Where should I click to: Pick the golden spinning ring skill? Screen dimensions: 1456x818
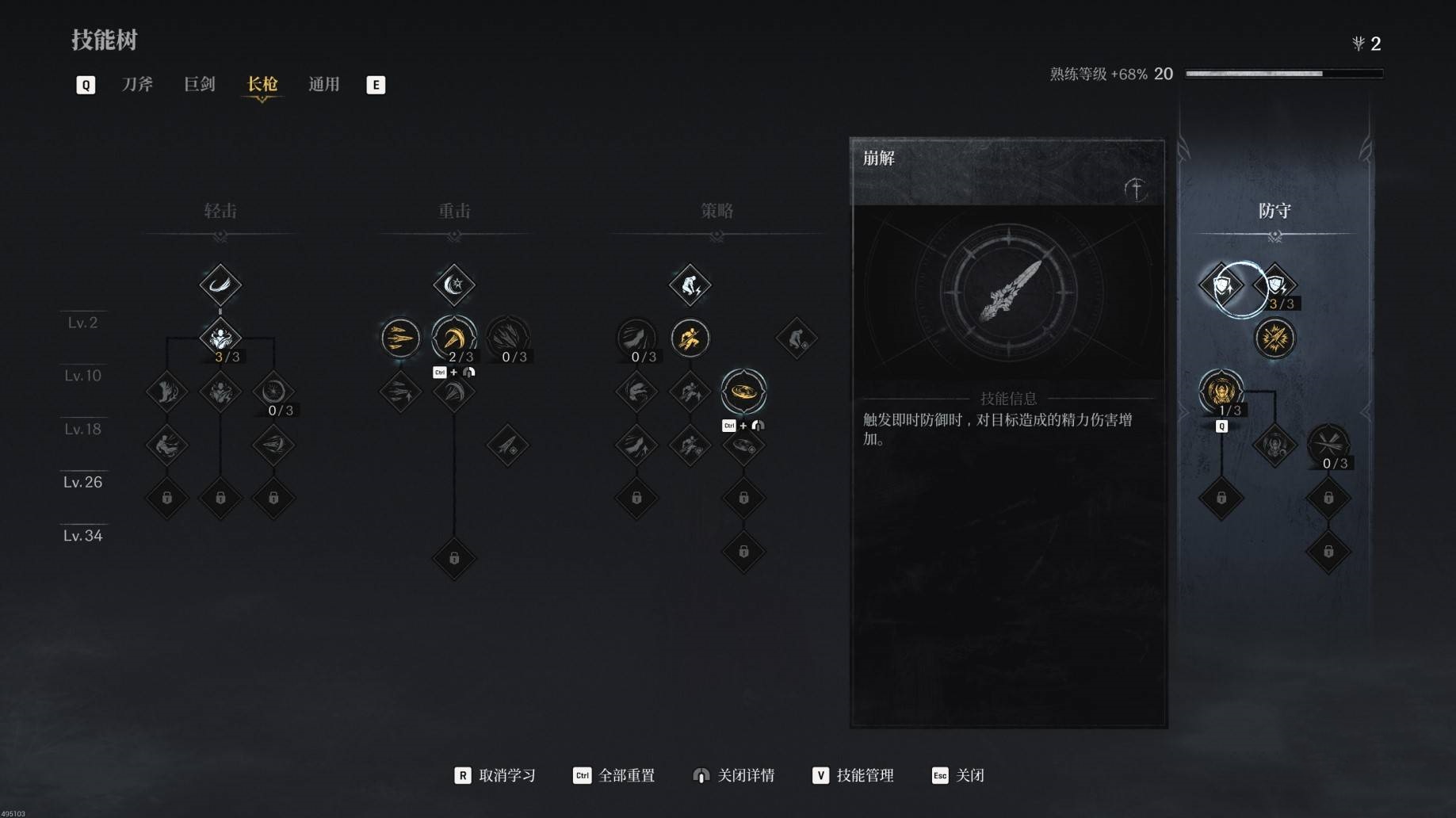pyautogui.click(x=743, y=391)
